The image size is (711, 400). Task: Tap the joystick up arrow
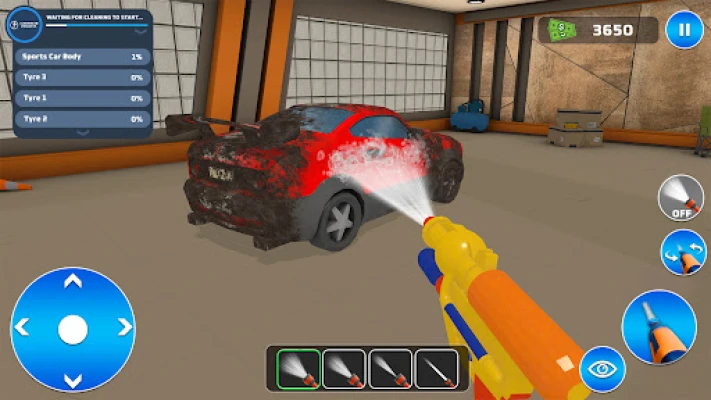[72, 282]
